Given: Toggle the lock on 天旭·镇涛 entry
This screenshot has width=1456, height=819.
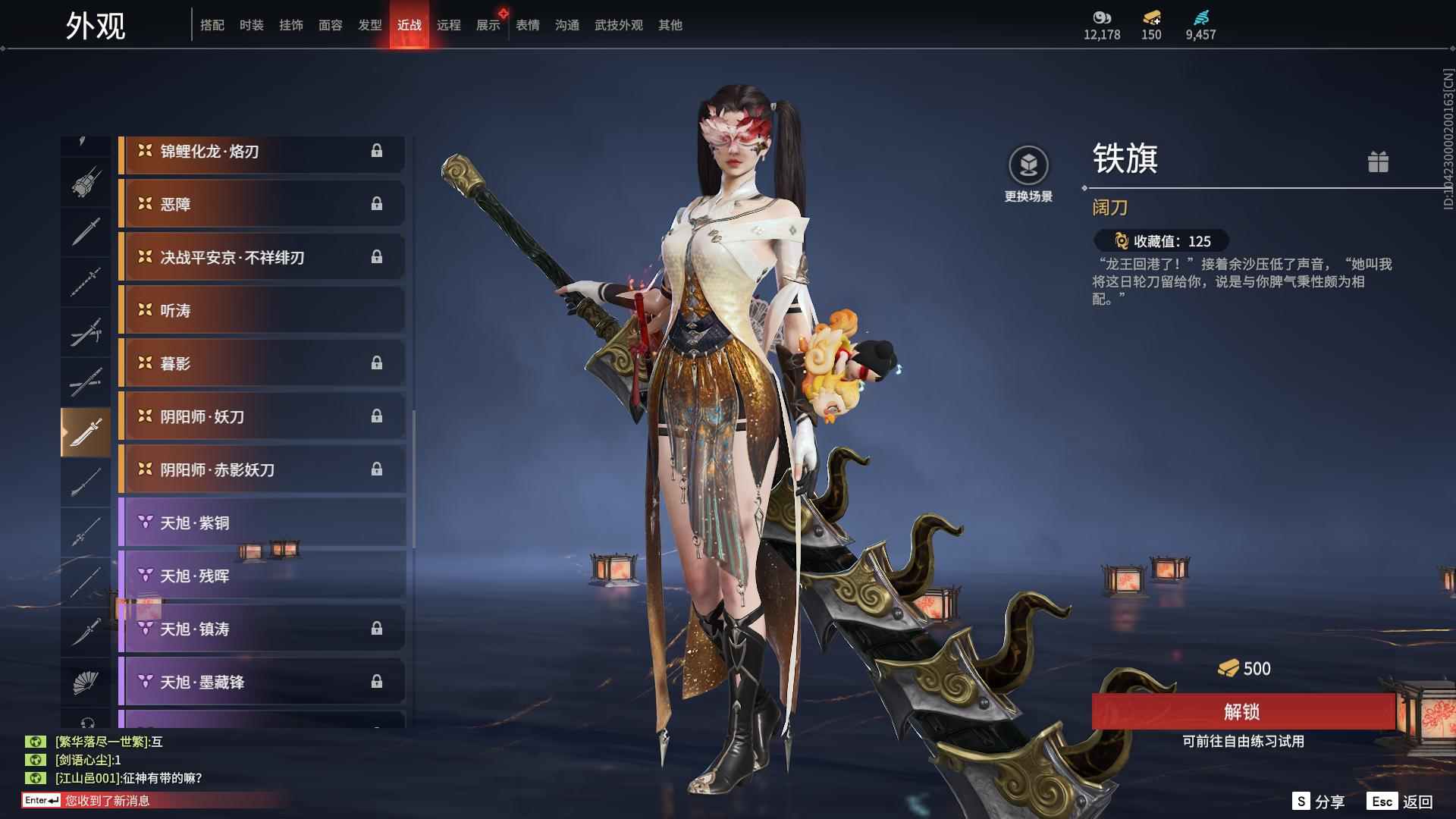Looking at the screenshot, I should [x=377, y=629].
